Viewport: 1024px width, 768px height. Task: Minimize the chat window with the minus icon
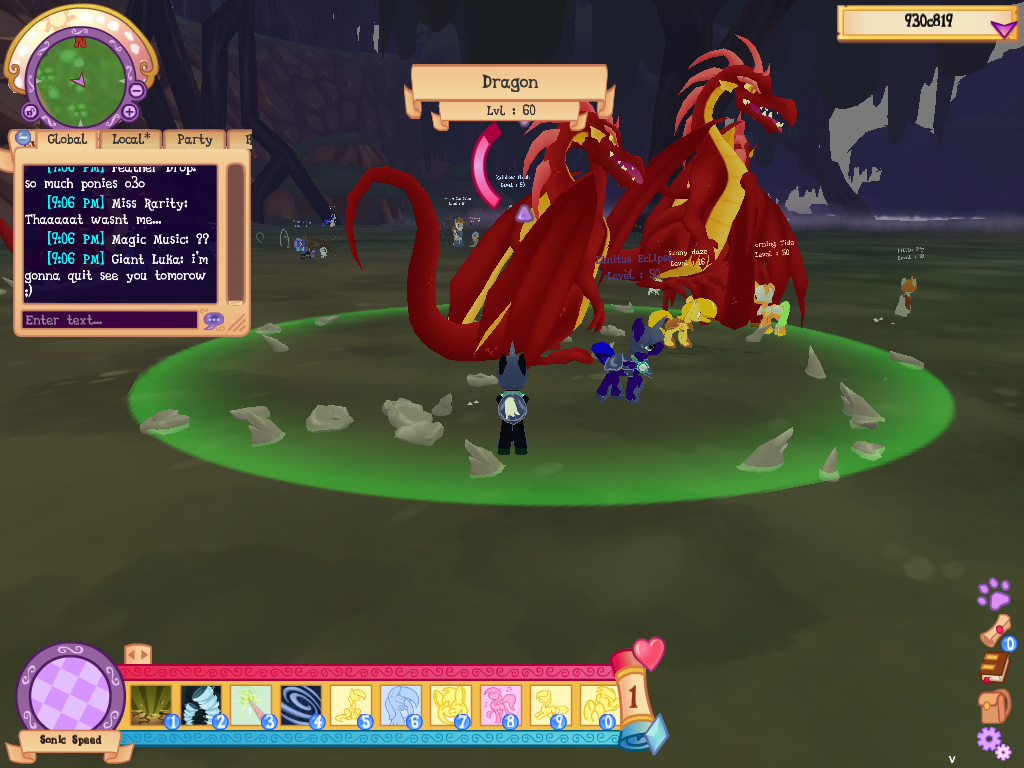coord(23,139)
